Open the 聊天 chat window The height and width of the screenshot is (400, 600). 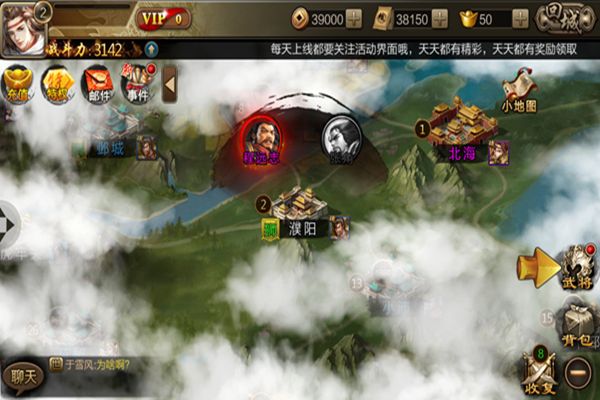[x=22, y=376]
